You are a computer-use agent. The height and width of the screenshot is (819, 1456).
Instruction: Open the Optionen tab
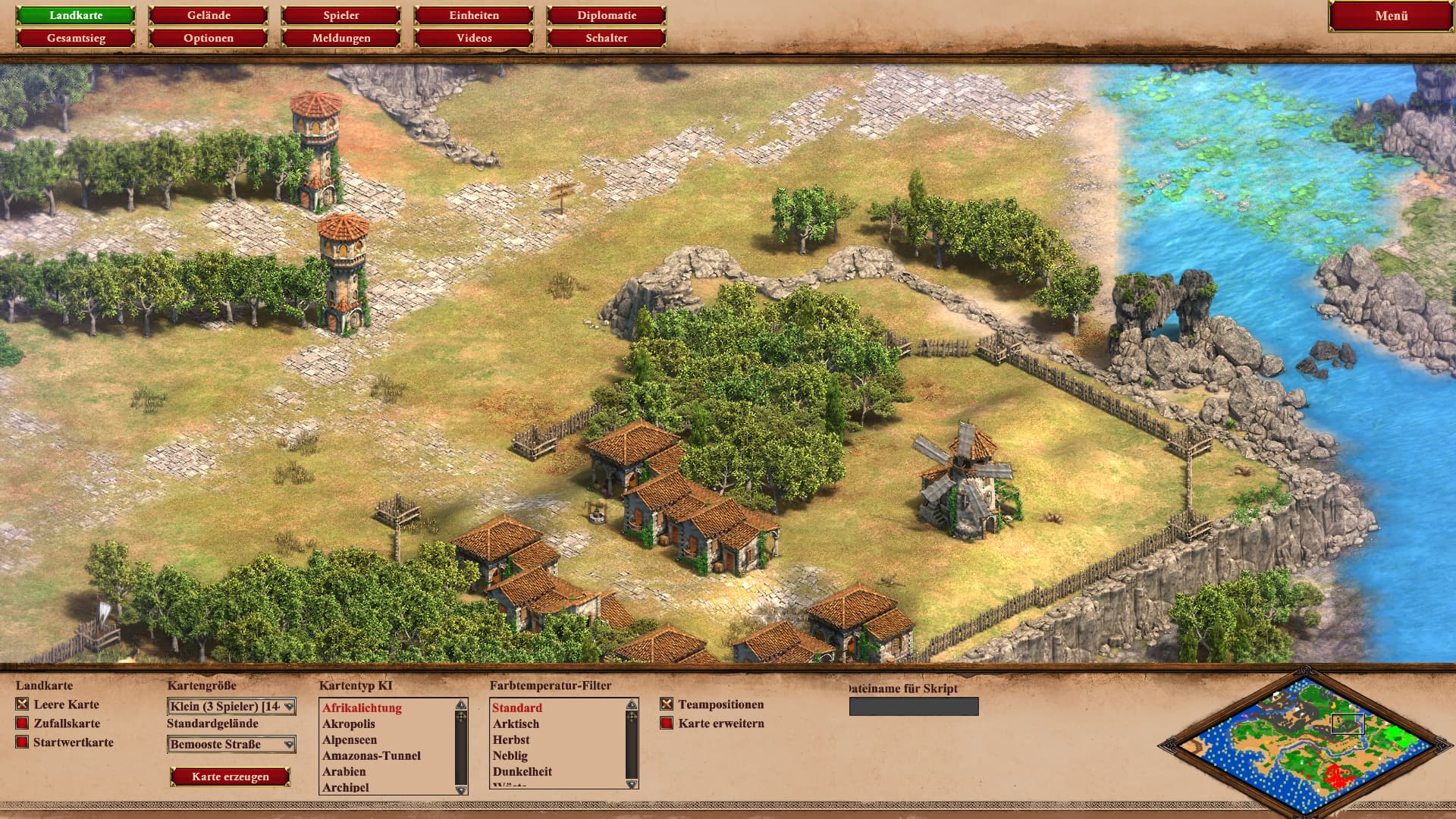click(x=209, y=38)
